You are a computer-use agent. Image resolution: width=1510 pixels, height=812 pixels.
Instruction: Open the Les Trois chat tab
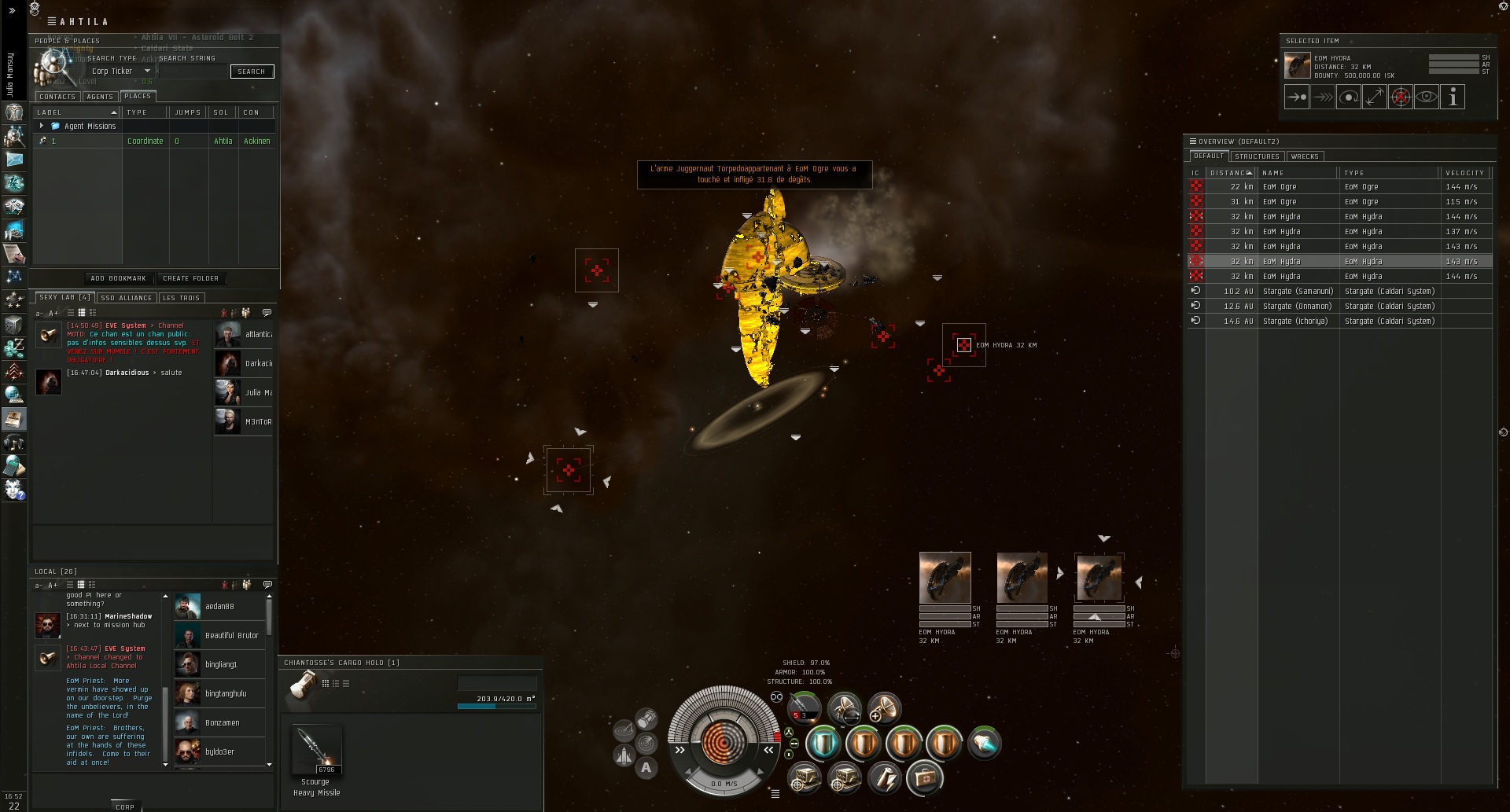coord(181,298)
